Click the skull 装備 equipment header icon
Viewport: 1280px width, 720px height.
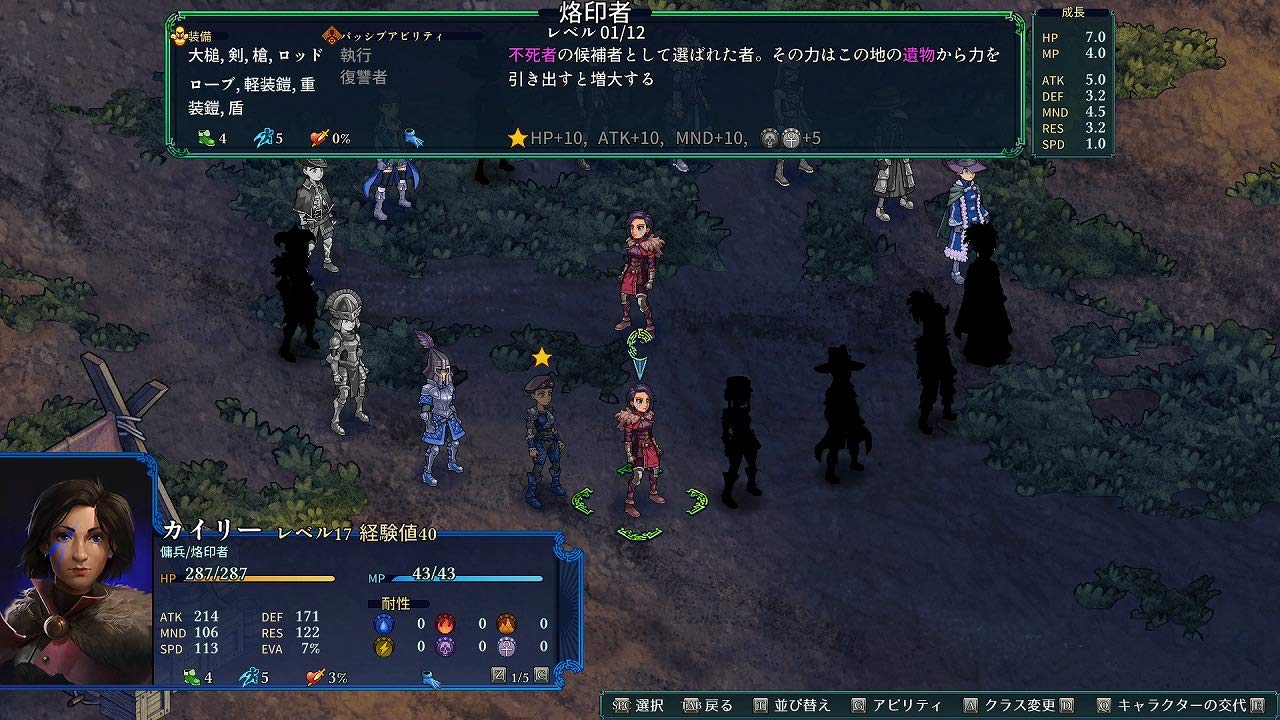pos(178,32)
